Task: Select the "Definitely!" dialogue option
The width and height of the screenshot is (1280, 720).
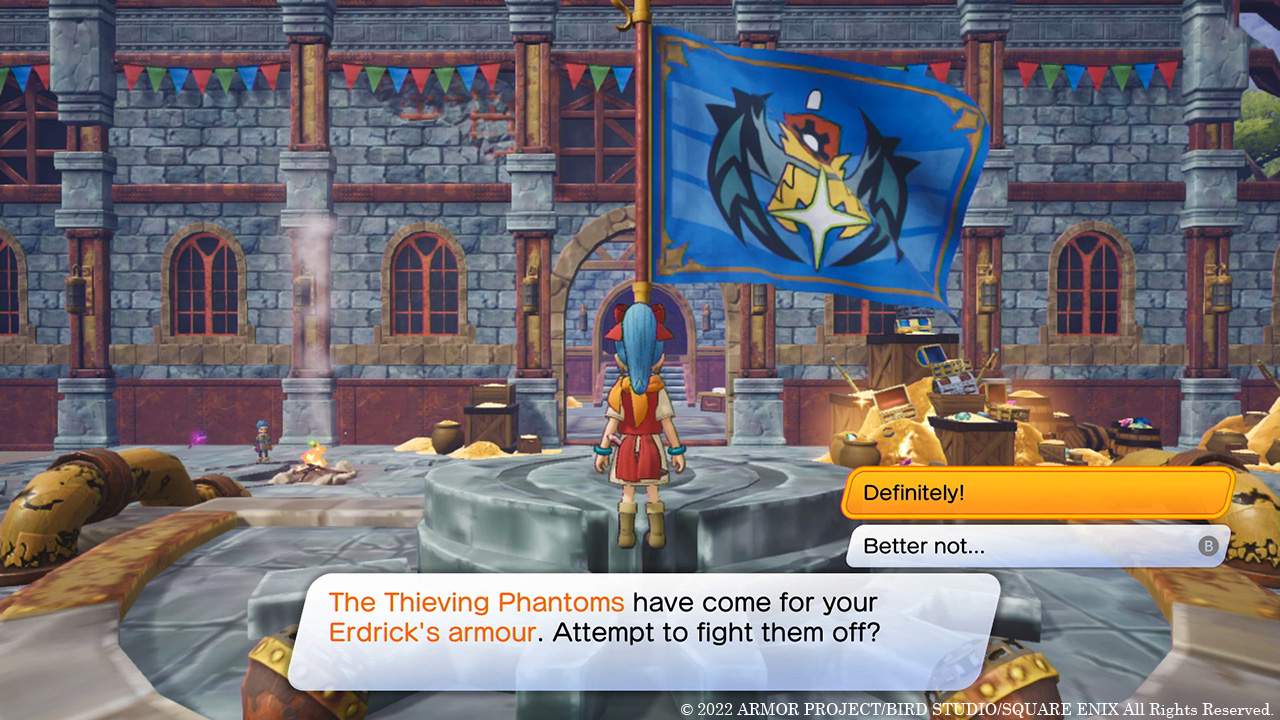Action: coord(1035,492)
